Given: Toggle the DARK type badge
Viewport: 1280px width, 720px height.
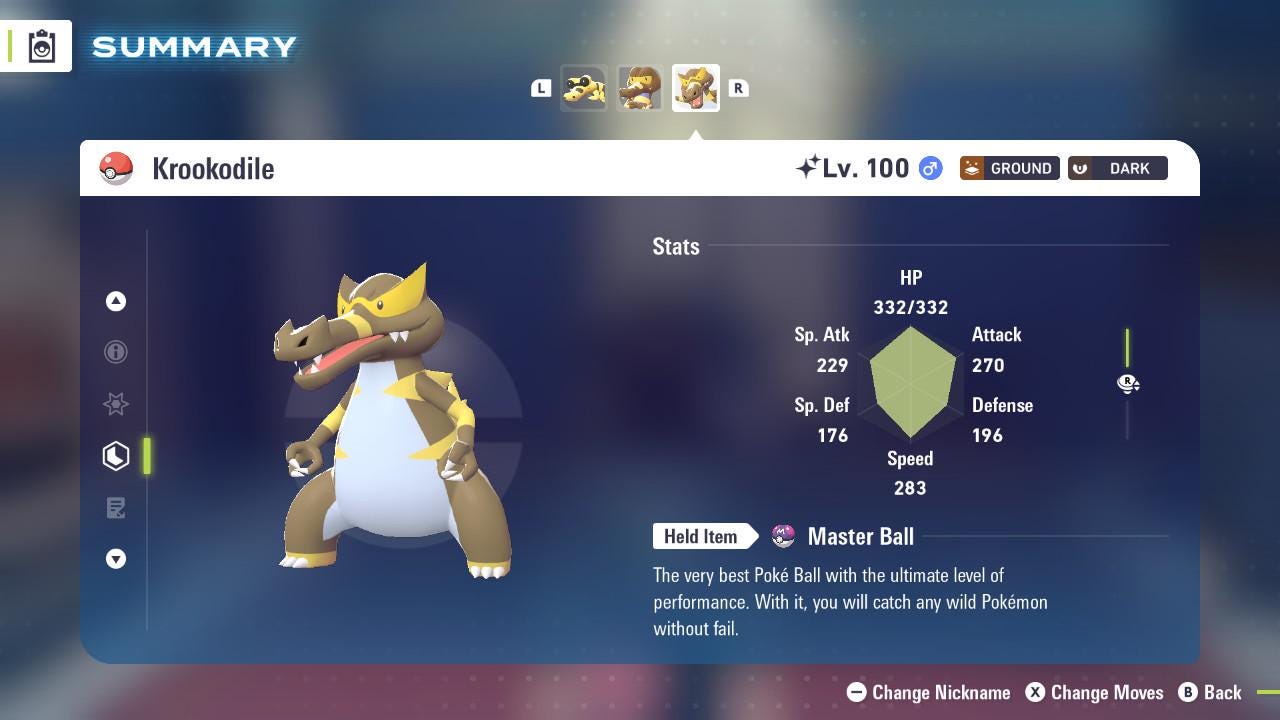Looking at the screenshot, I should [1117, 168].
